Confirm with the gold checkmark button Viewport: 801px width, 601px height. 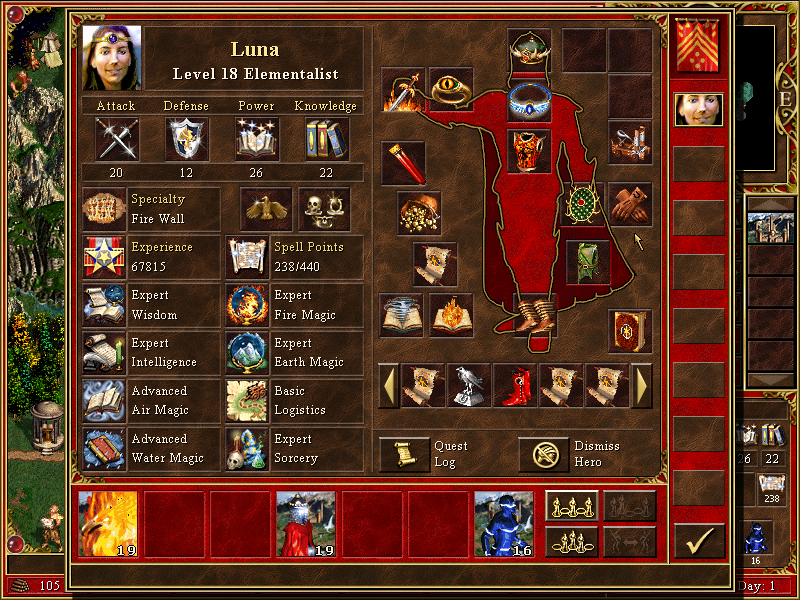pyautogui.click(x=698, y=541)
